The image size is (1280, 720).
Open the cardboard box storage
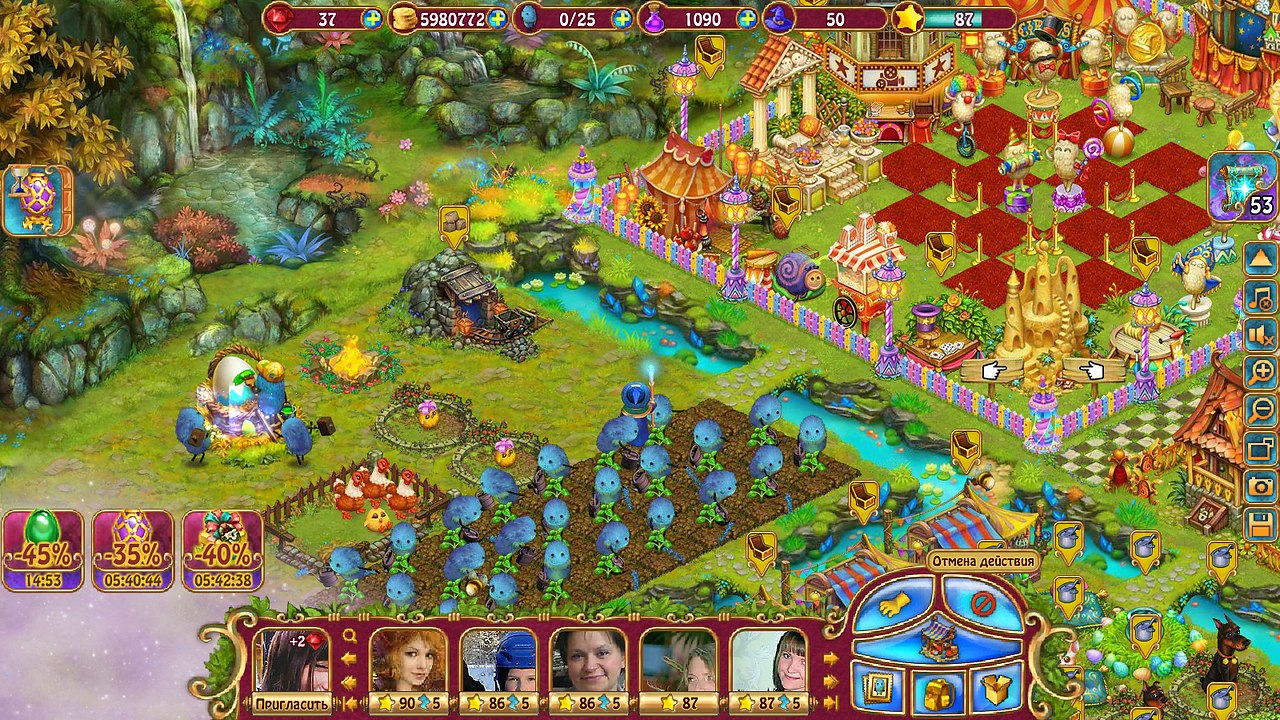(x=997, y=689)
